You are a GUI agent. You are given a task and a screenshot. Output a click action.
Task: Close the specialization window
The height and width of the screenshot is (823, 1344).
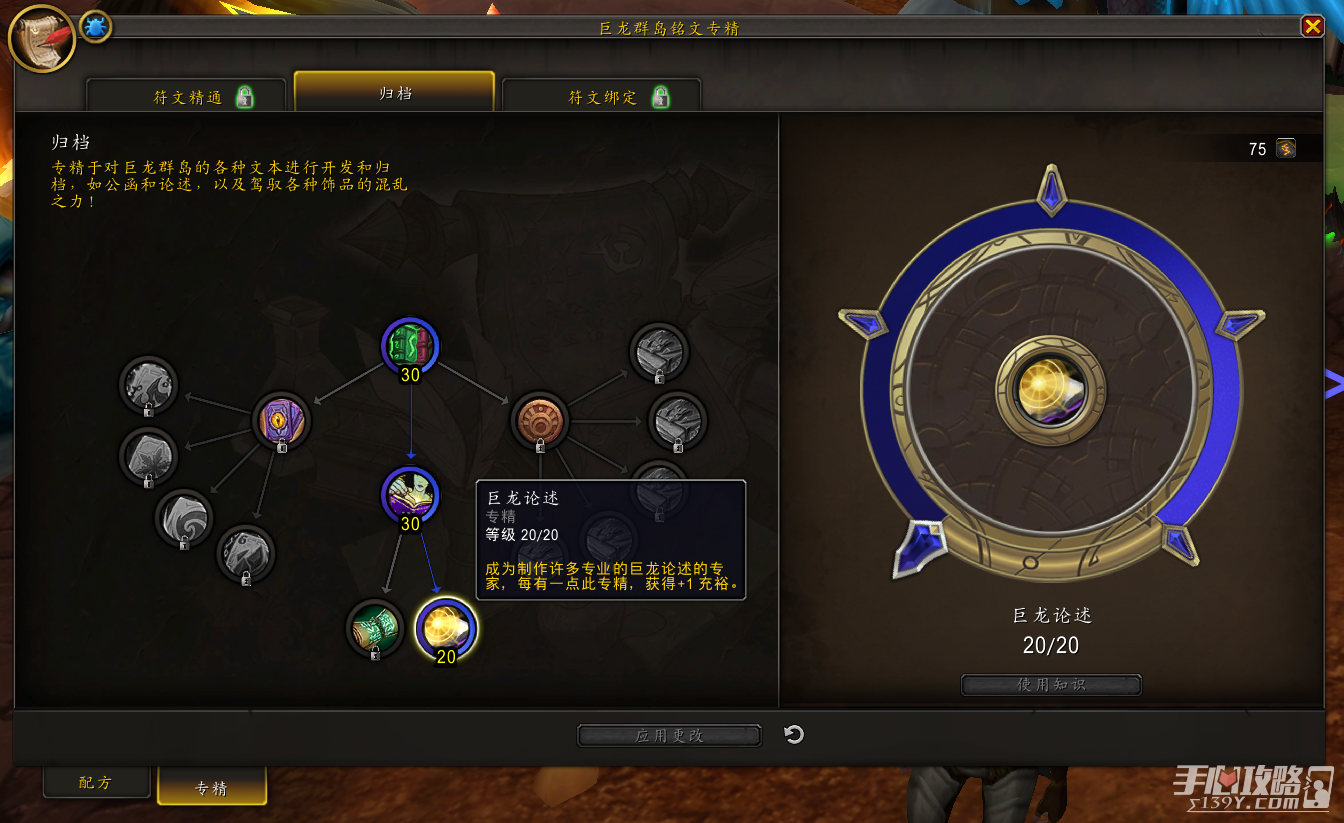coord(1312,27)
